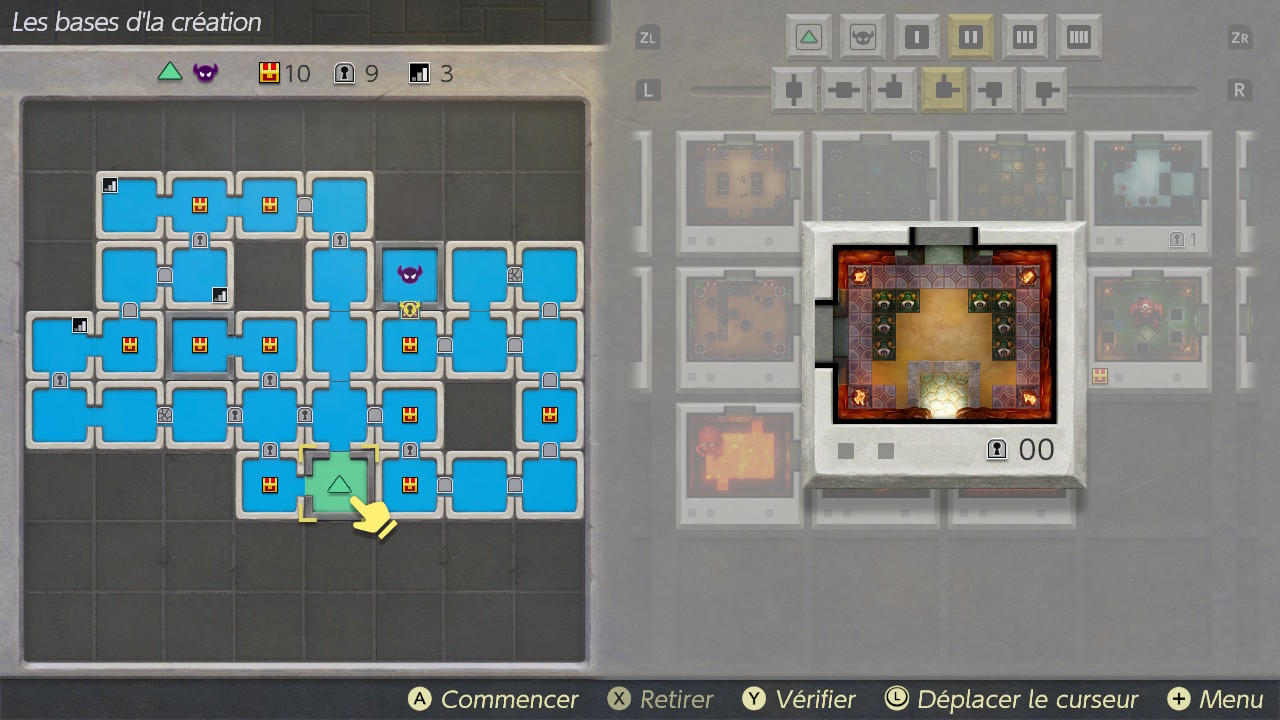
Task: Open the highlighted two-door chambers tab
Action: click(x=970, y=38)
